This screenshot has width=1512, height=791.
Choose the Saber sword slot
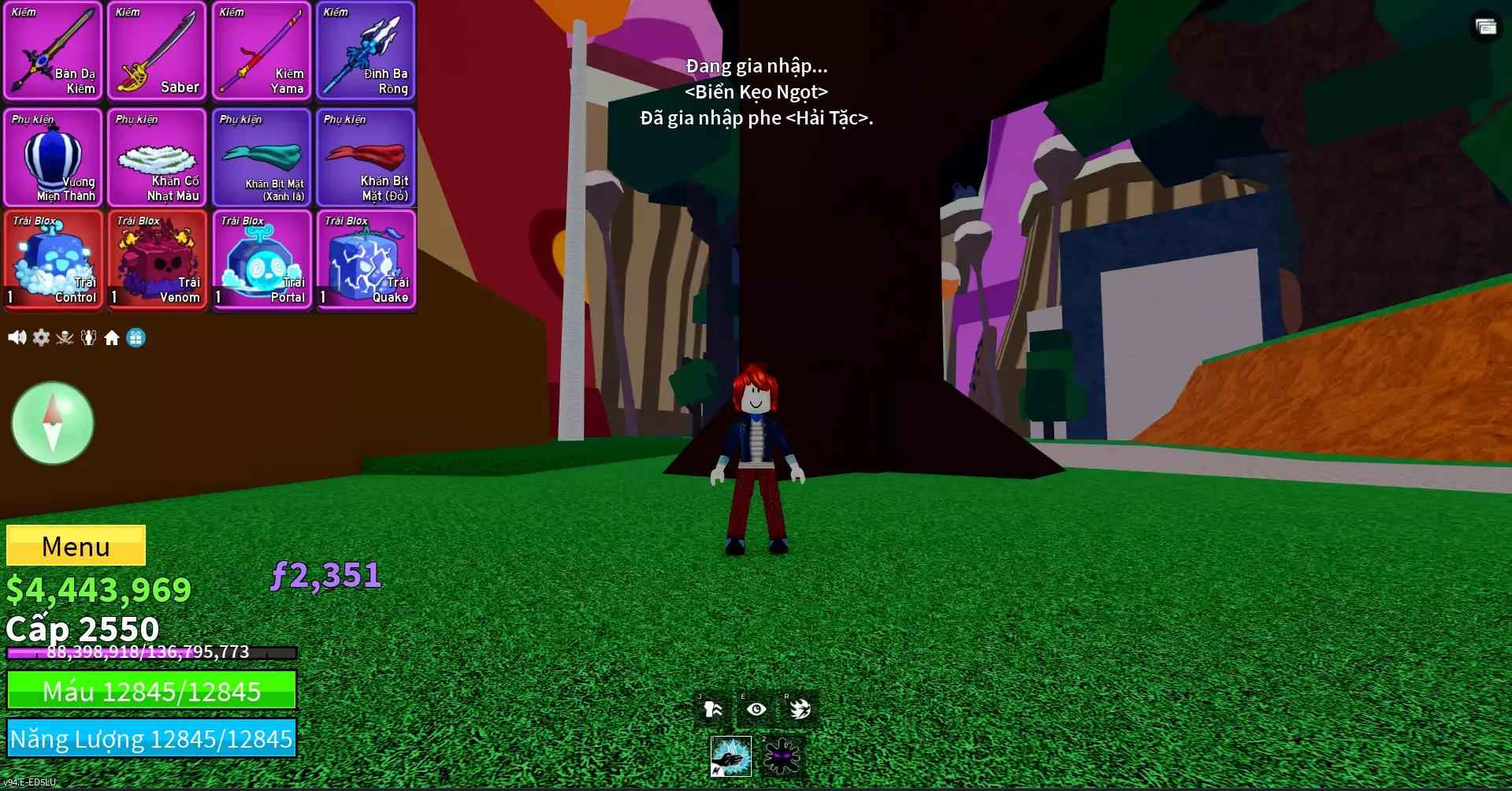point(157,51)
